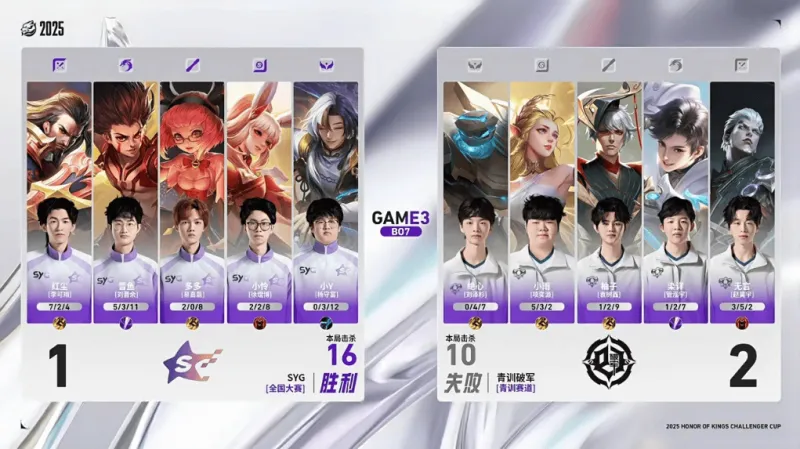
Task: Choose the player card with 5/3/2 KDA
Action: click(543, 200)
